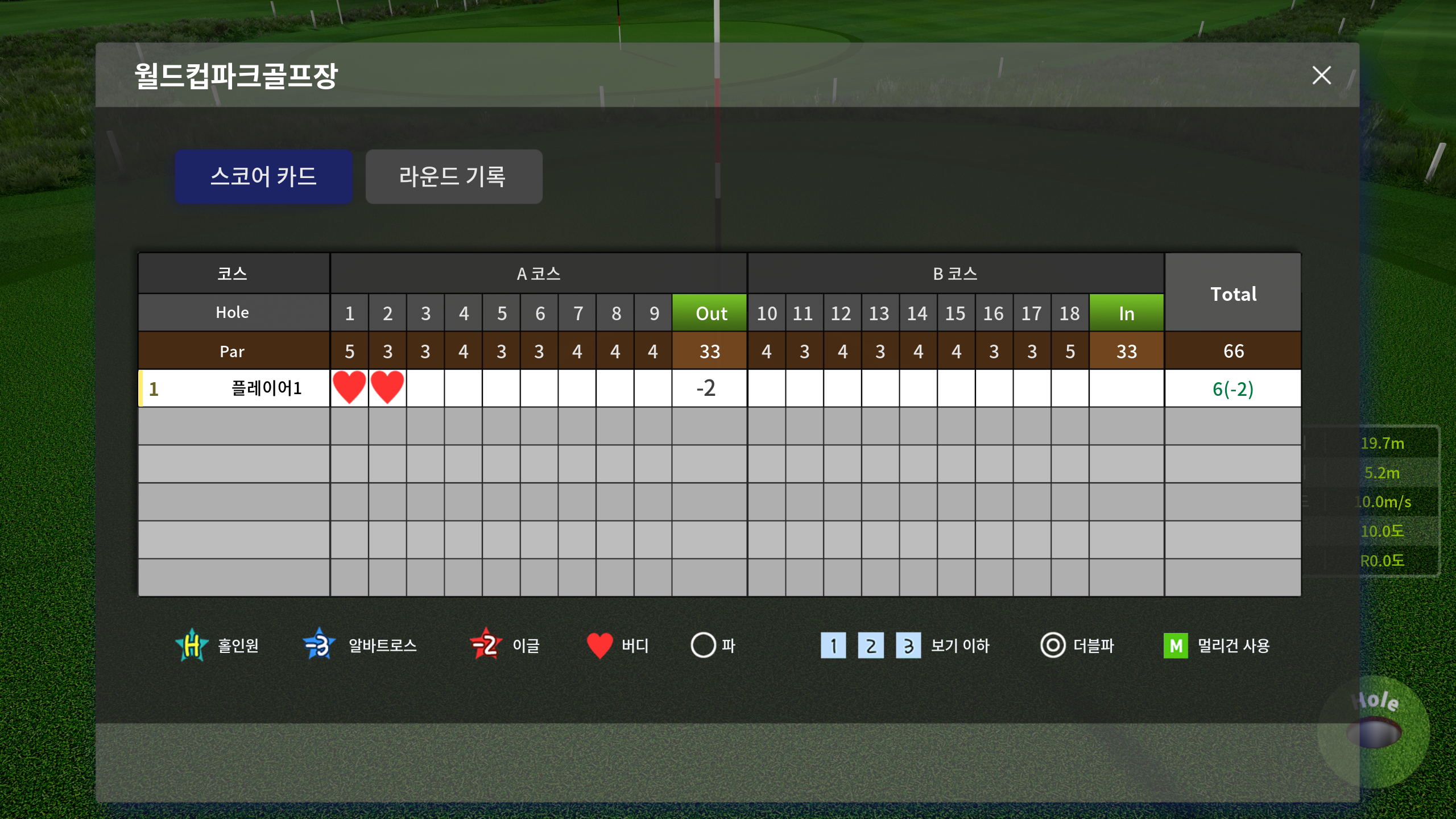Close the scorecard window

1321,75
